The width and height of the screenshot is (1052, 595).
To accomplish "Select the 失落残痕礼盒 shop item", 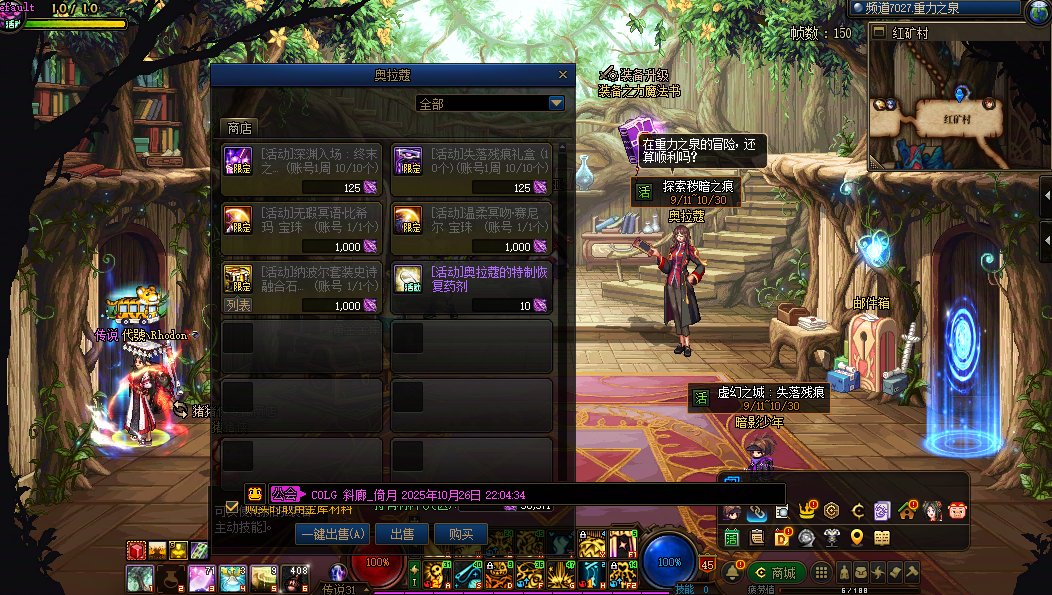I will [x=472, y=169].
